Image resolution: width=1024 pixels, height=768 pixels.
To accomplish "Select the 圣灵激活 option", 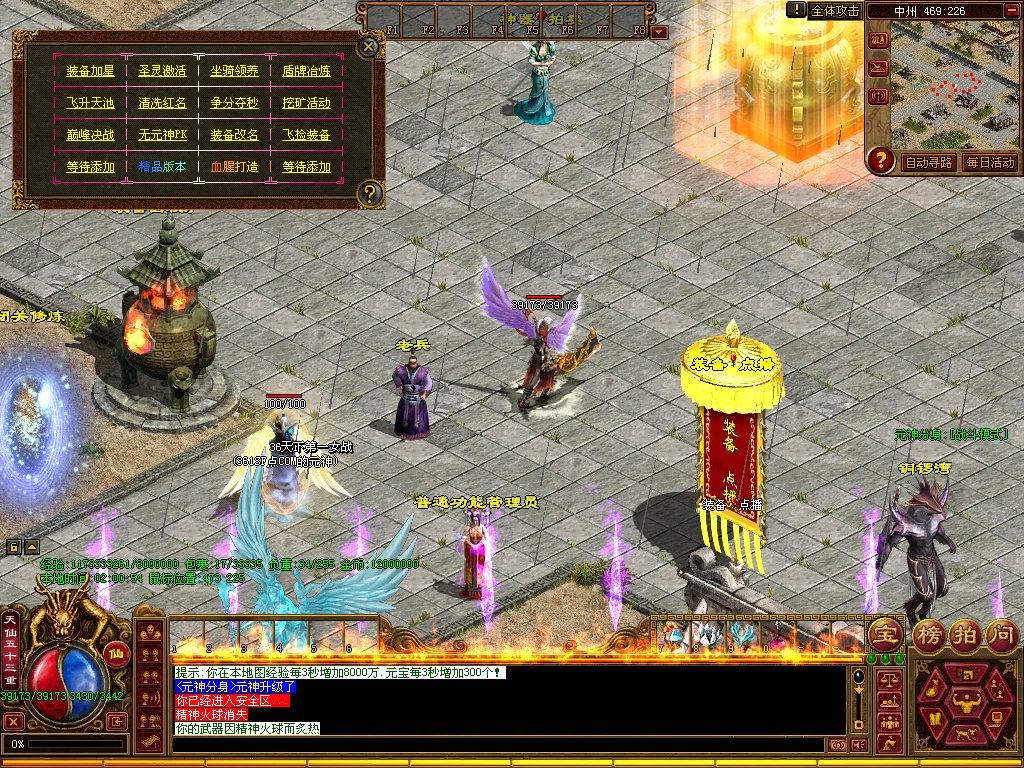I will (x=162, y=71).
